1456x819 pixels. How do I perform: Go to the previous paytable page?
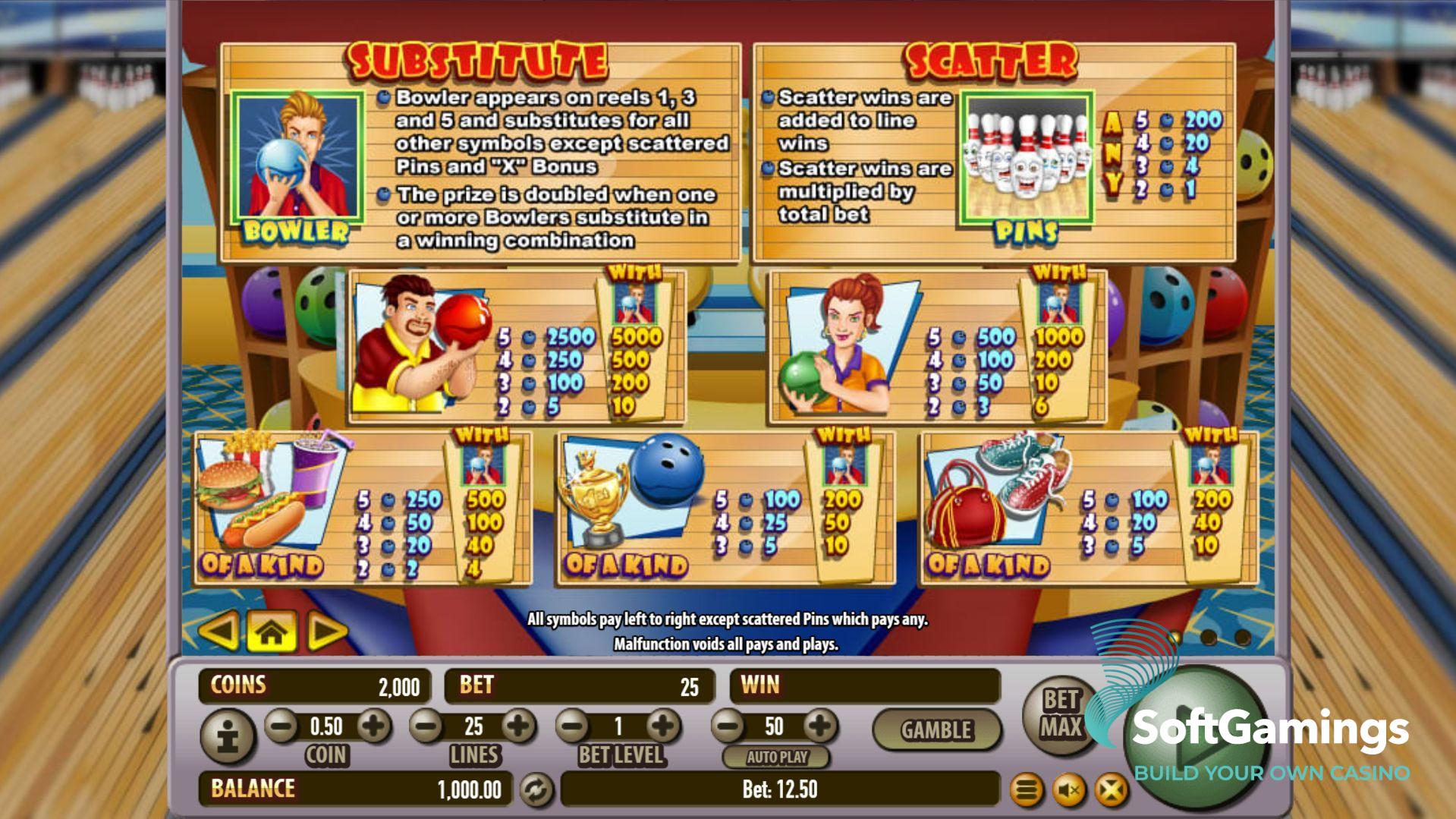click(x=219, y=631)
